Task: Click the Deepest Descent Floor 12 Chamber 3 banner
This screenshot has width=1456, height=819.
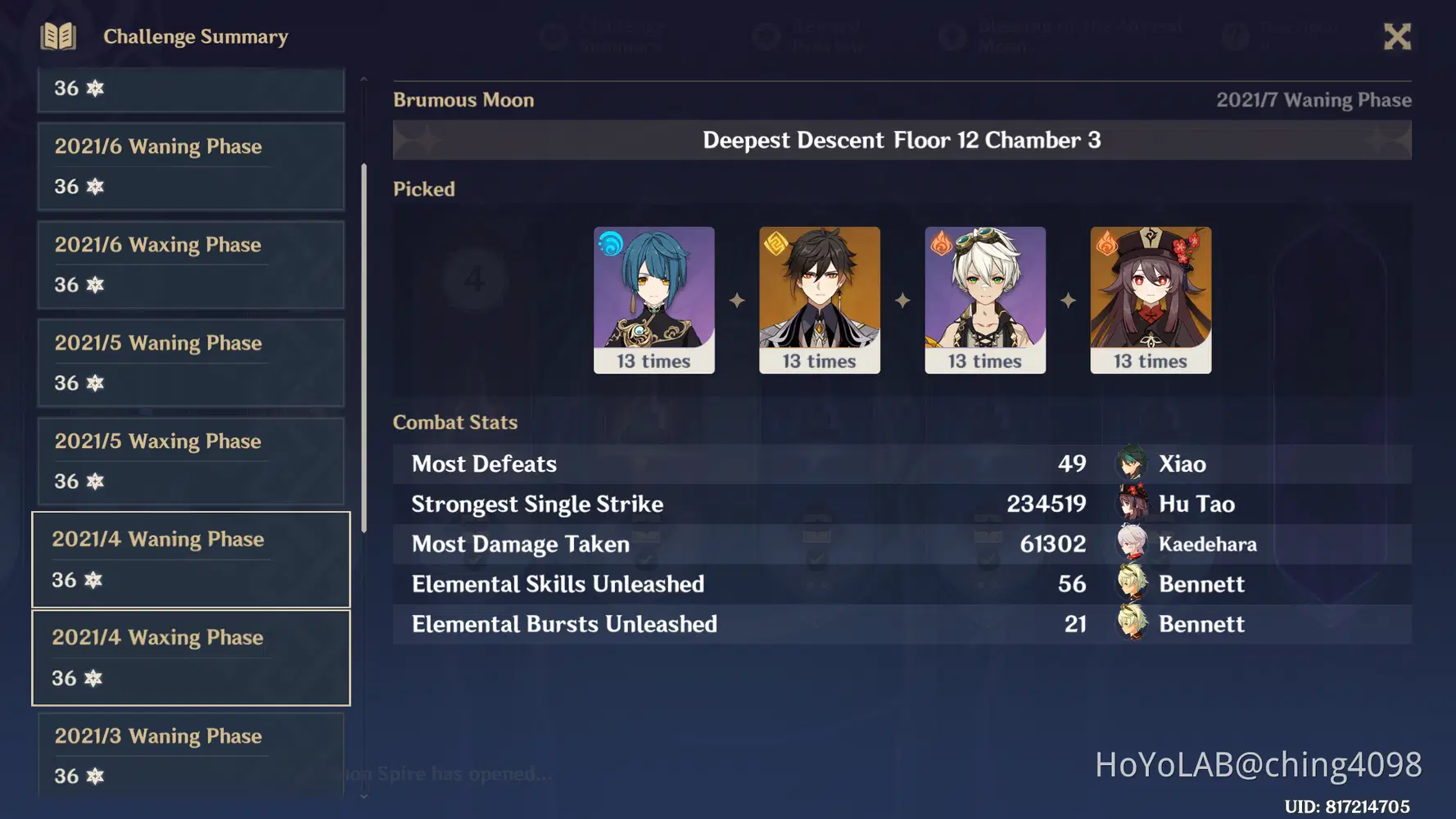Action: point(901,140)
